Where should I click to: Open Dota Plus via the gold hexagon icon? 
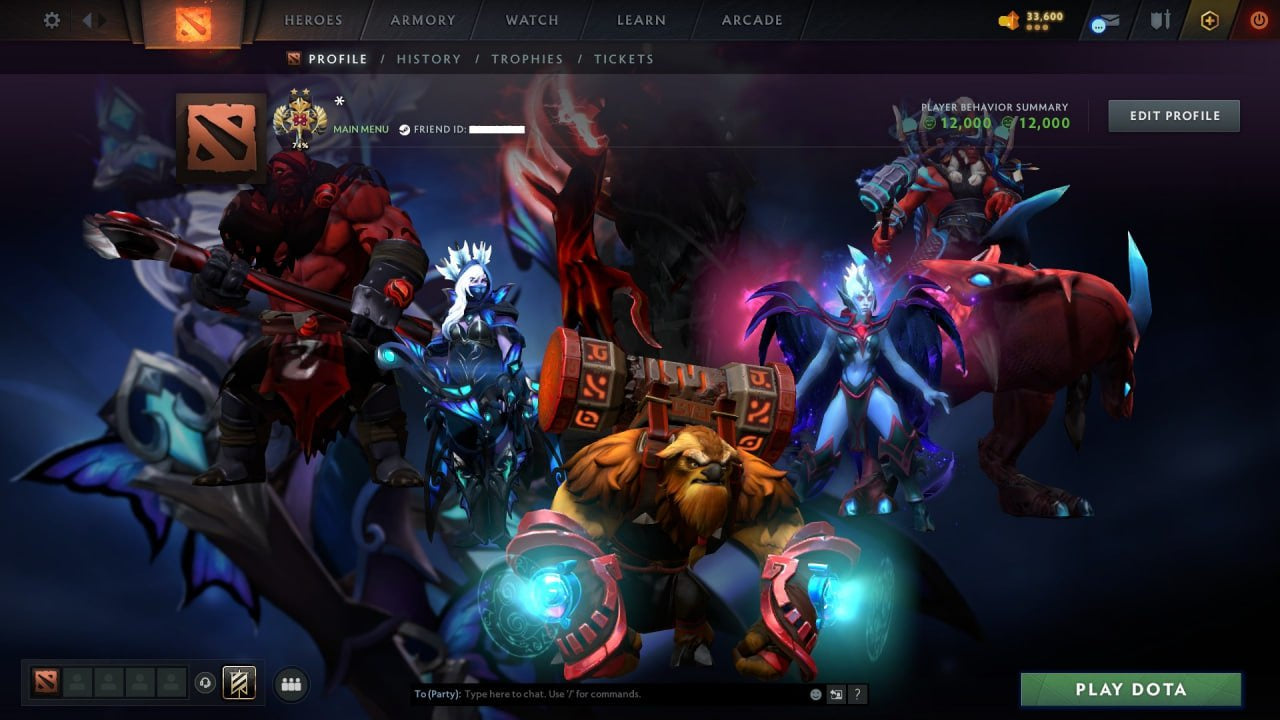(x=1208, y=19)
